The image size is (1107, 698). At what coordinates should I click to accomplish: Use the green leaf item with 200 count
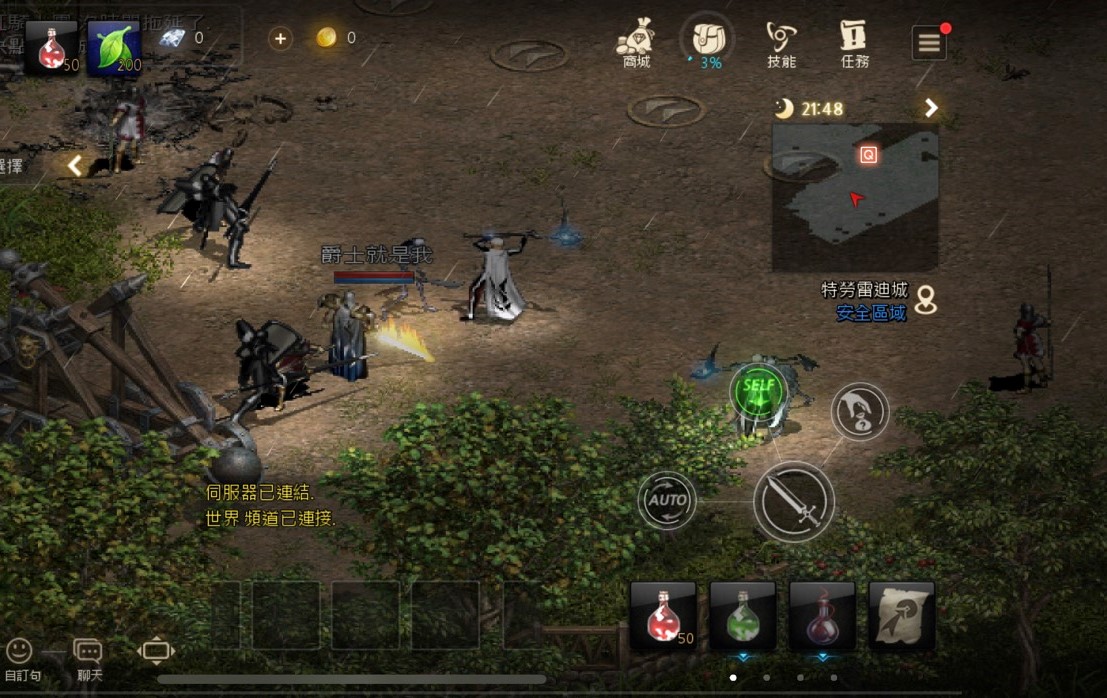(114, 46)
